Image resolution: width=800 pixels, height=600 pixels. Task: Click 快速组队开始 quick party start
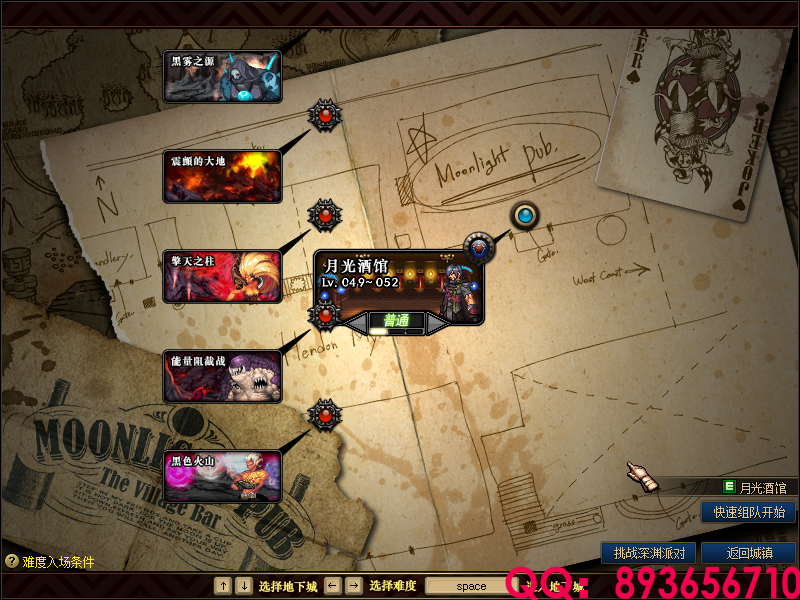pyautogui.click(x=749, y=512)
